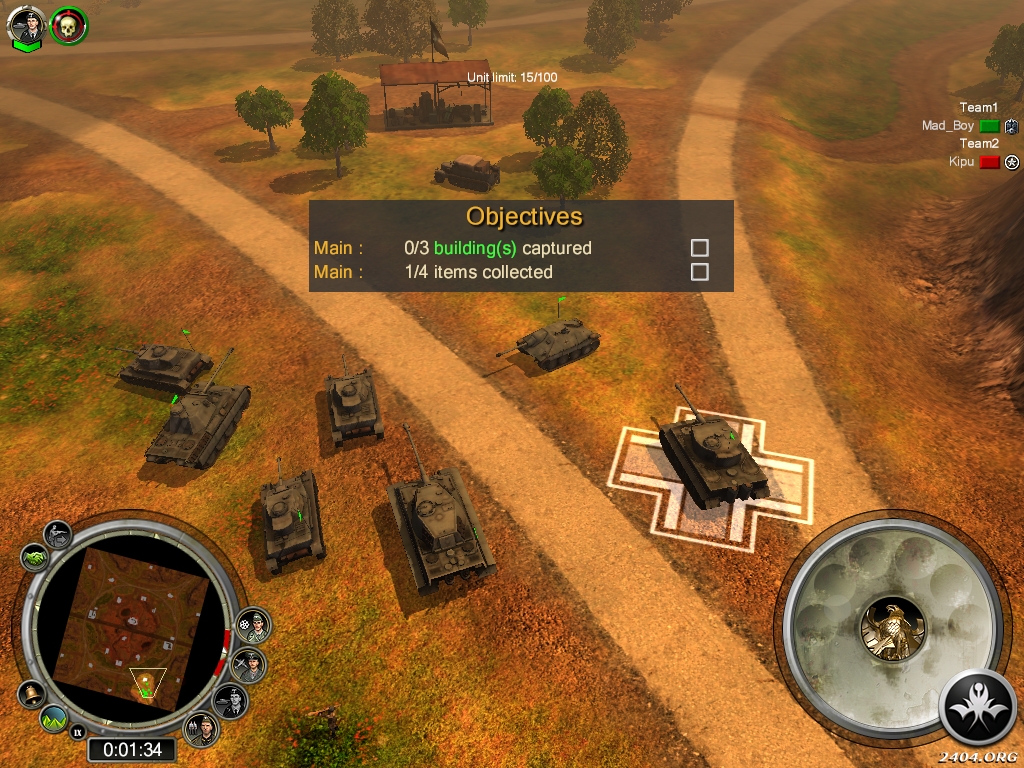Tick the items collected objective checkbox
This screenshot has width=1024, height=768.
(700, 272)
